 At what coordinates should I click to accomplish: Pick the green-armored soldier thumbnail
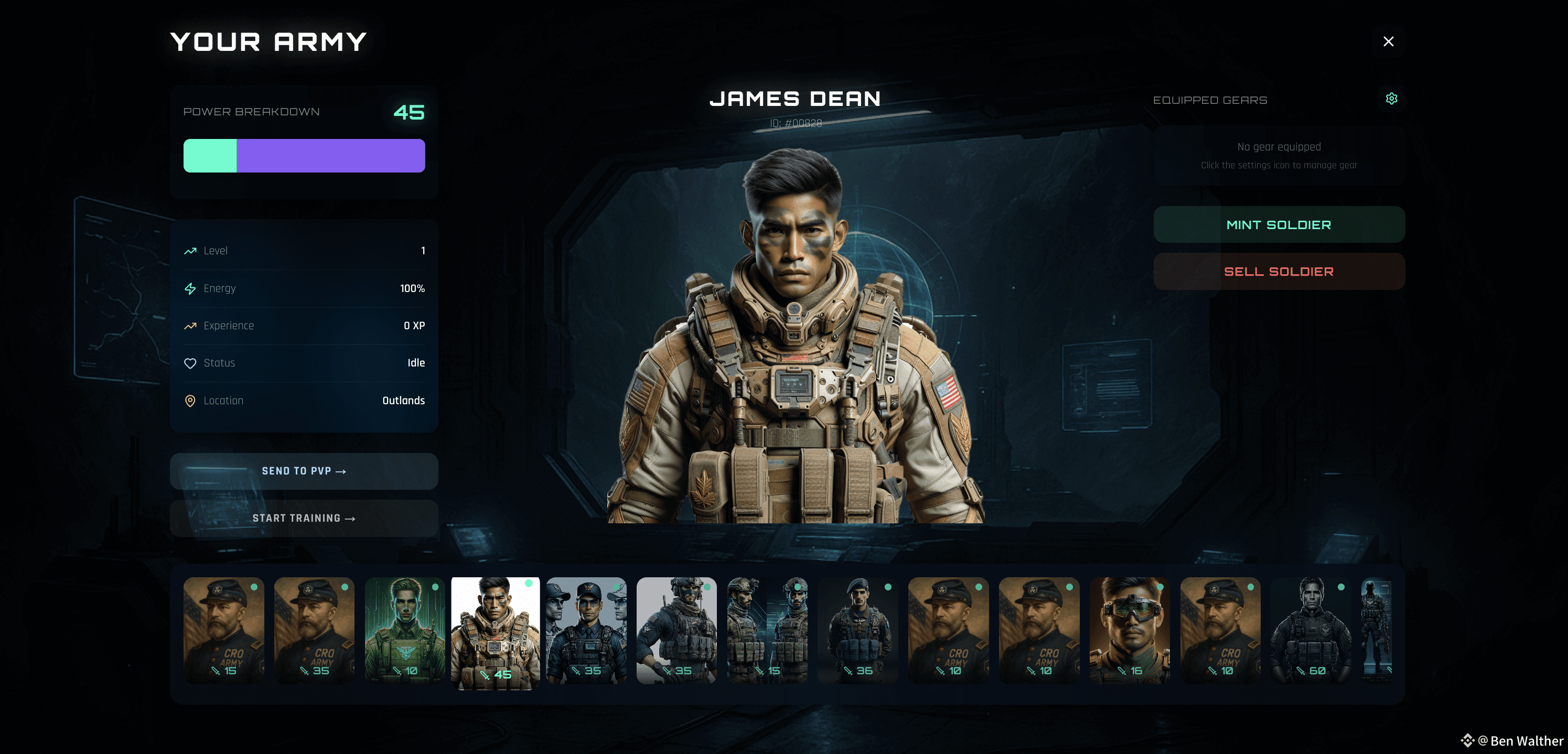(x=405, y=630)
